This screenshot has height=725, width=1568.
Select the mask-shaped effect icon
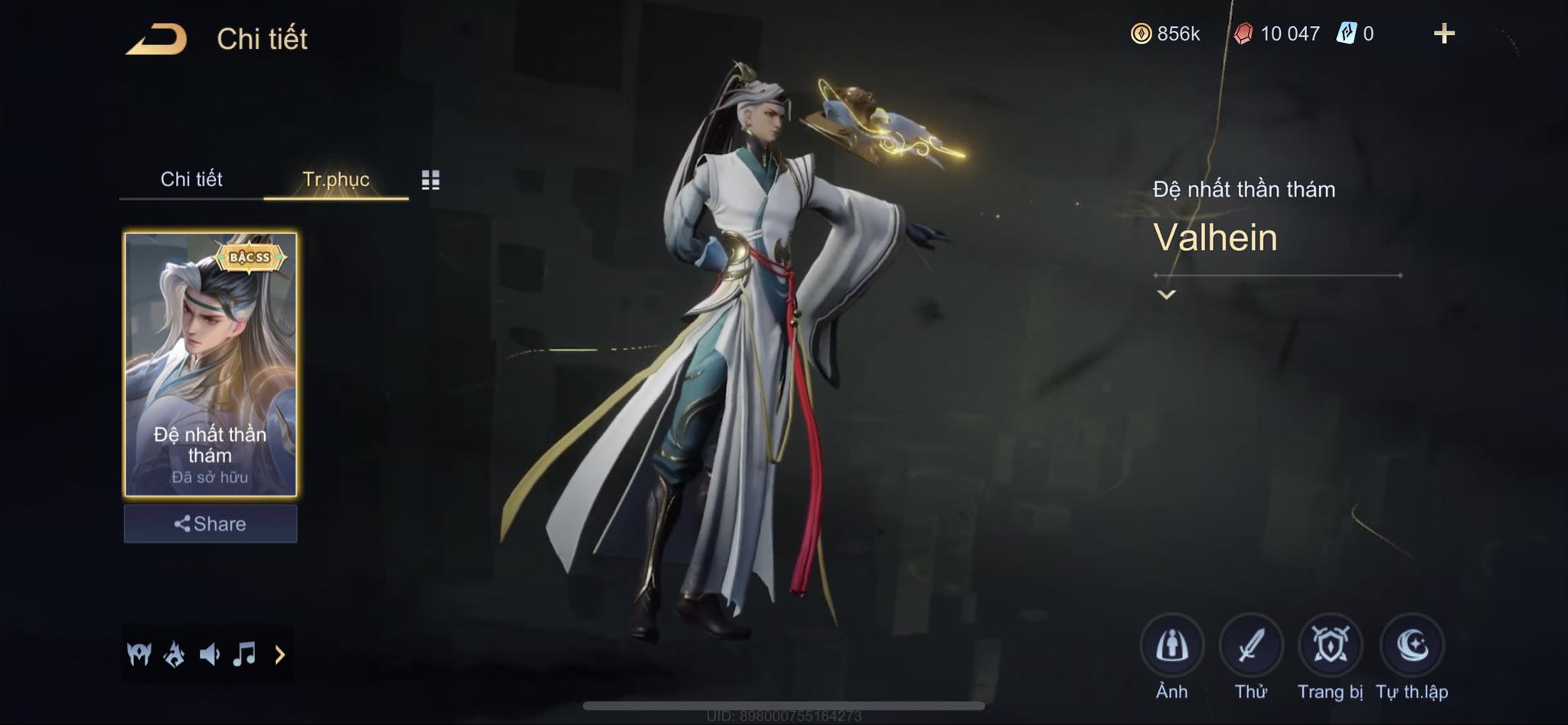139,655
